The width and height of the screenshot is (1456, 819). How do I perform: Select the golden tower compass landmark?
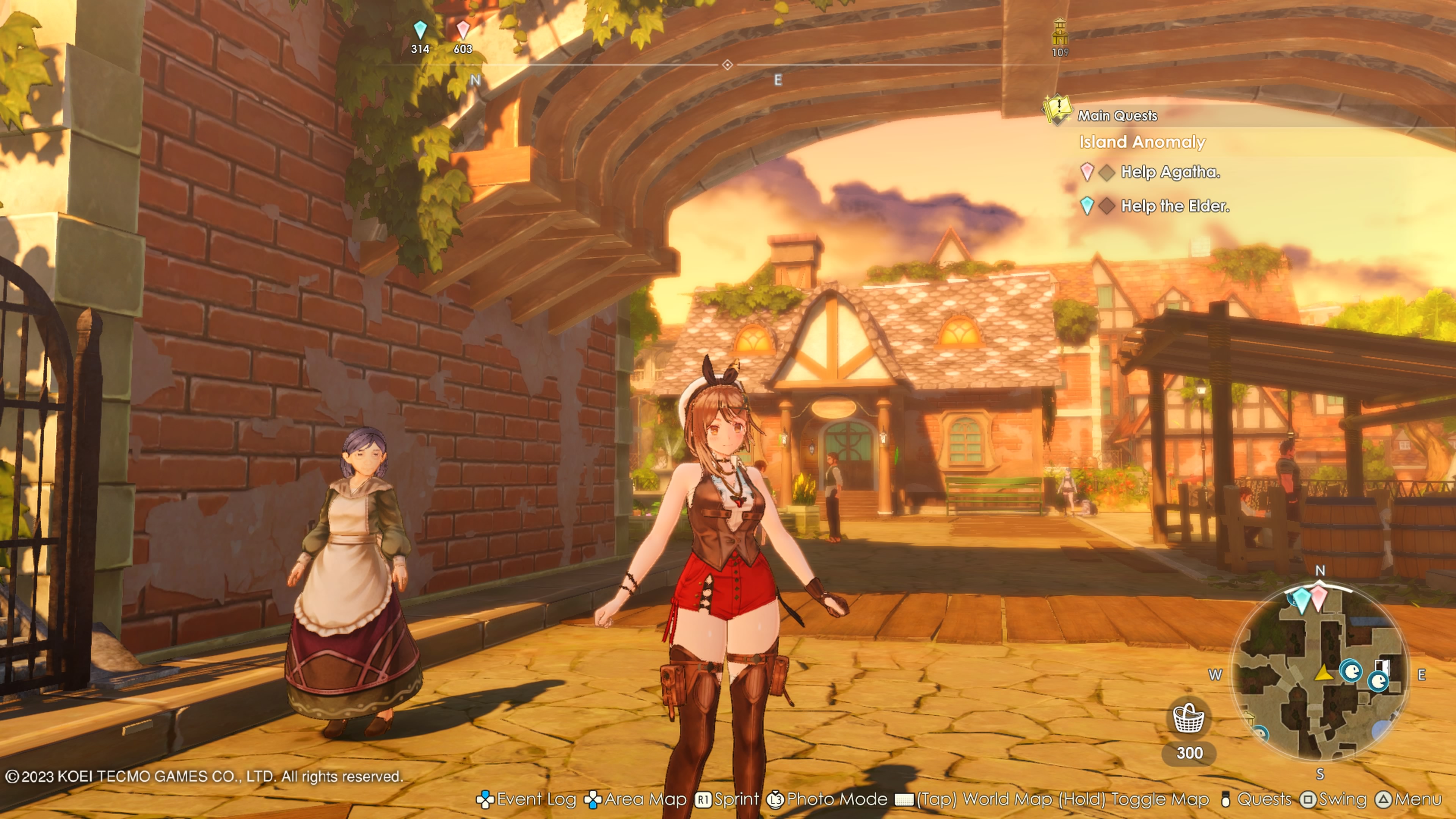coord(1060,33)
